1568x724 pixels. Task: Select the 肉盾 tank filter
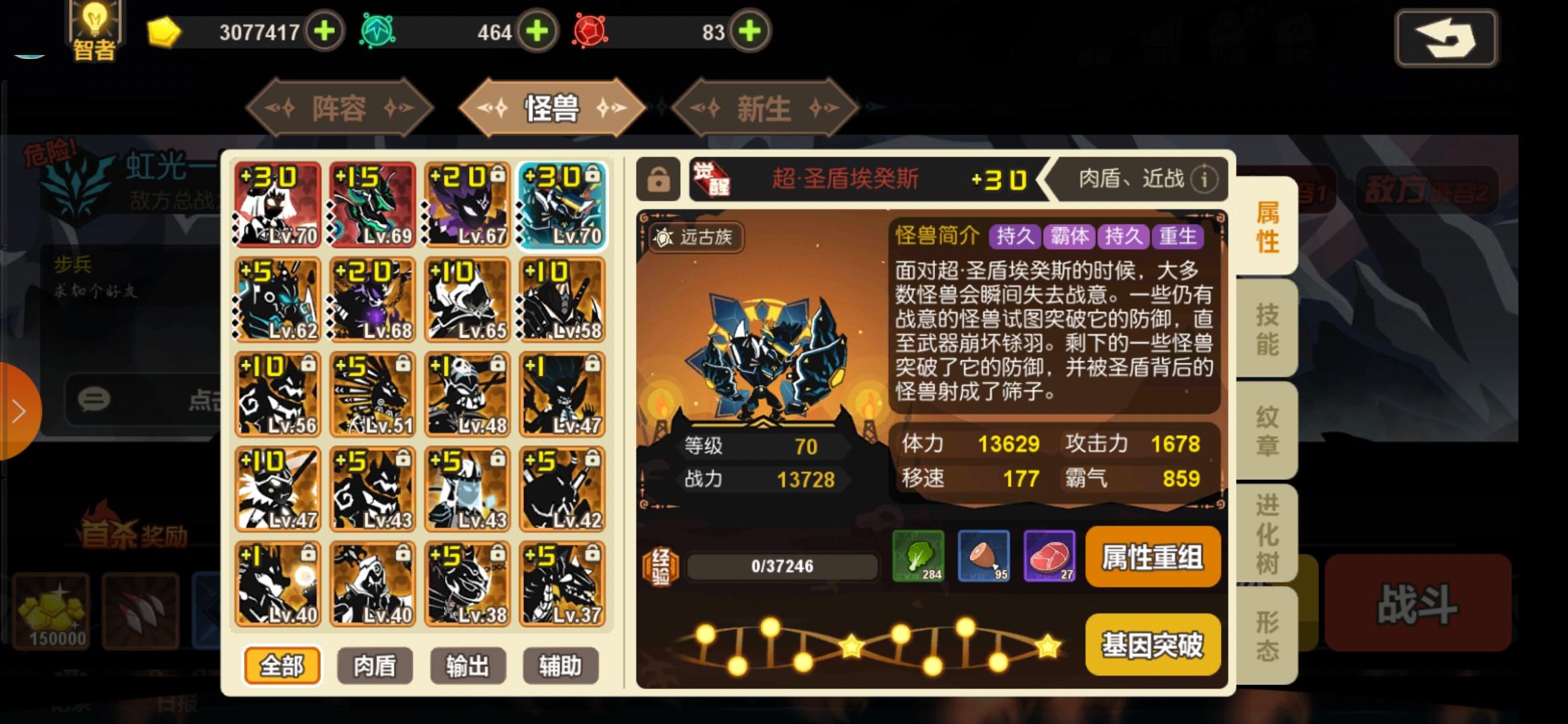point(375,666)
